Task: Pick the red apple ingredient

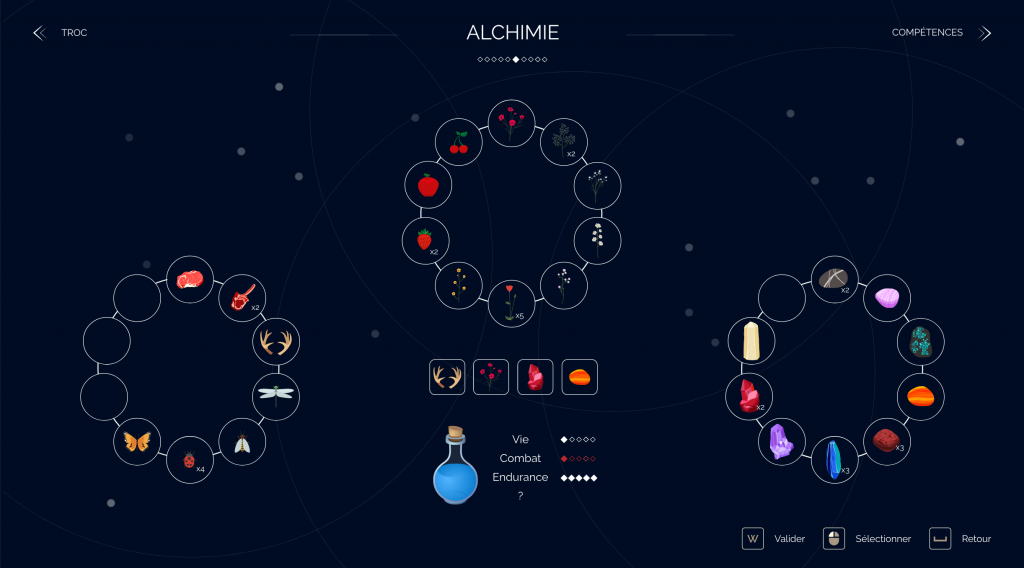Action: pos(428,185)
